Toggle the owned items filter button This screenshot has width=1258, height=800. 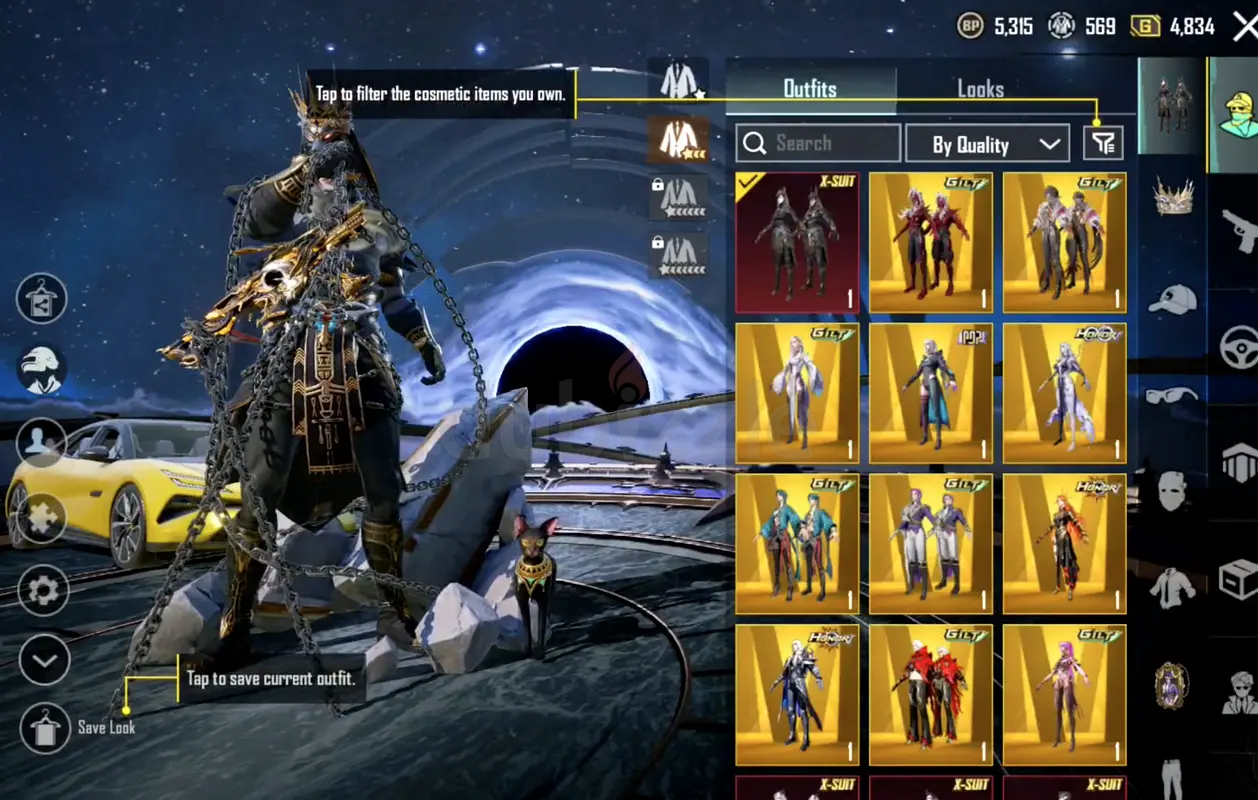point(1103,144)
